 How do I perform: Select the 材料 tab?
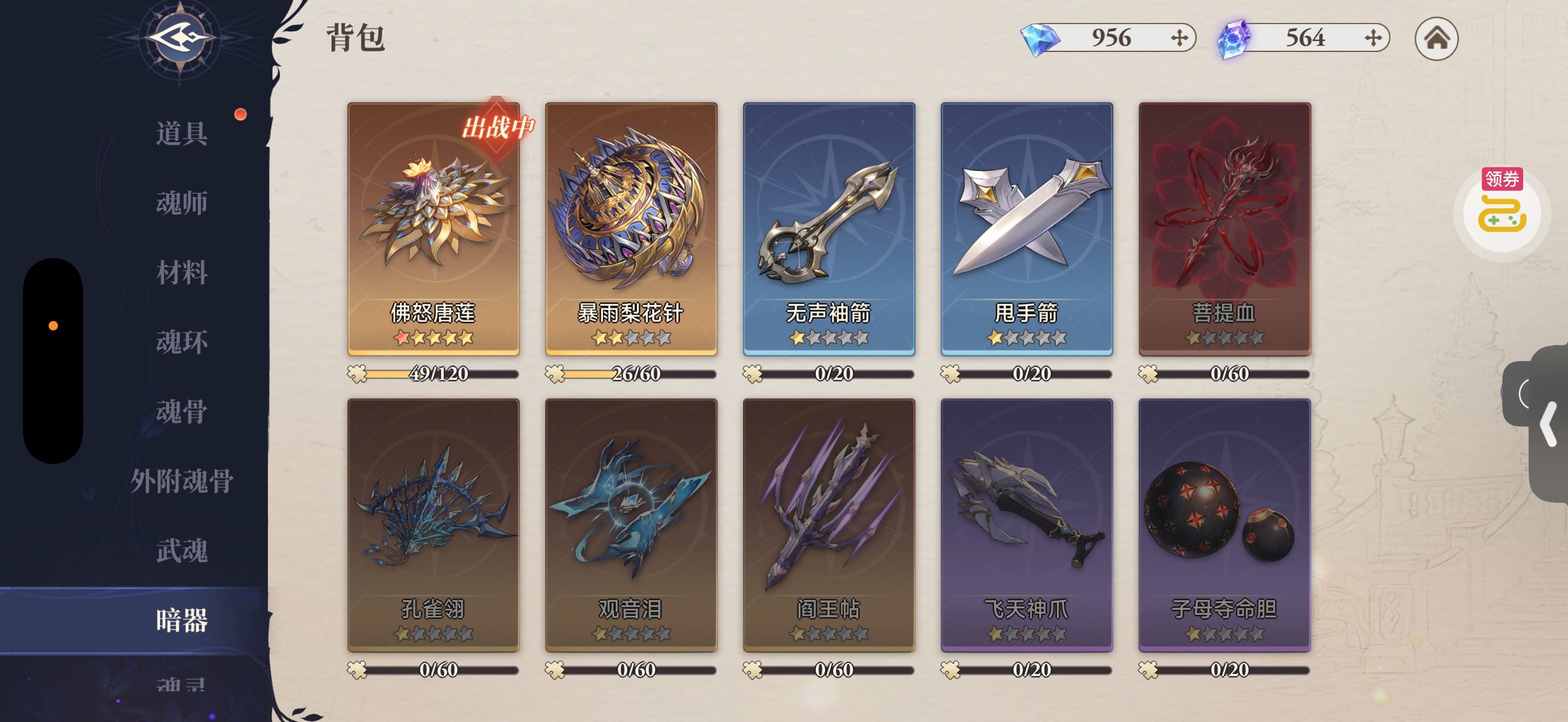click(182, 272)
